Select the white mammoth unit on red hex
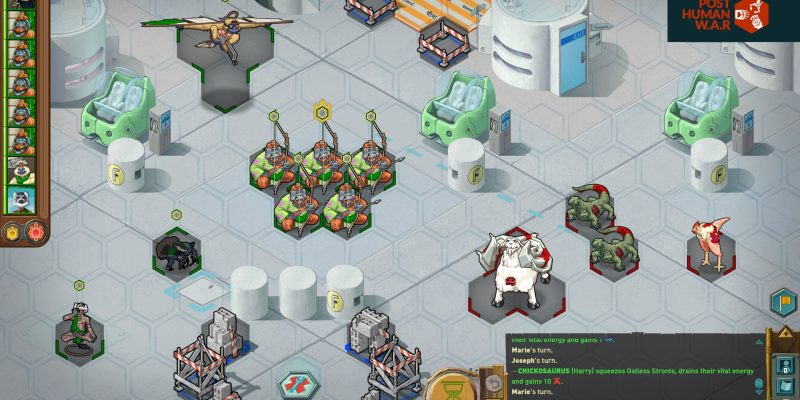Screen dimensions: 800x400 click(512, 272)
